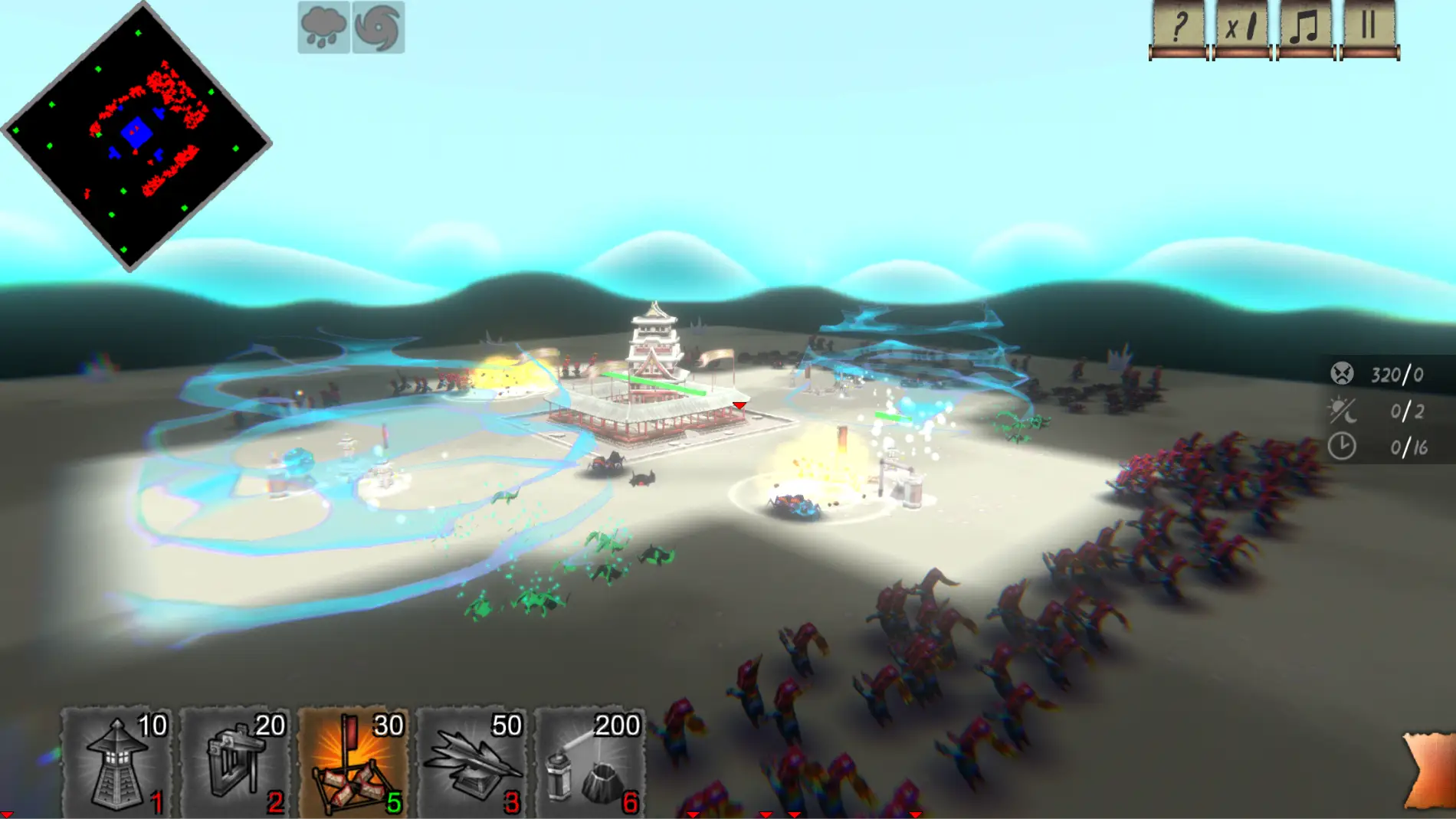This screenshot has height=819, width=1456.
Task: Activate the tornado weather ability
Action: tap(379, 28)
